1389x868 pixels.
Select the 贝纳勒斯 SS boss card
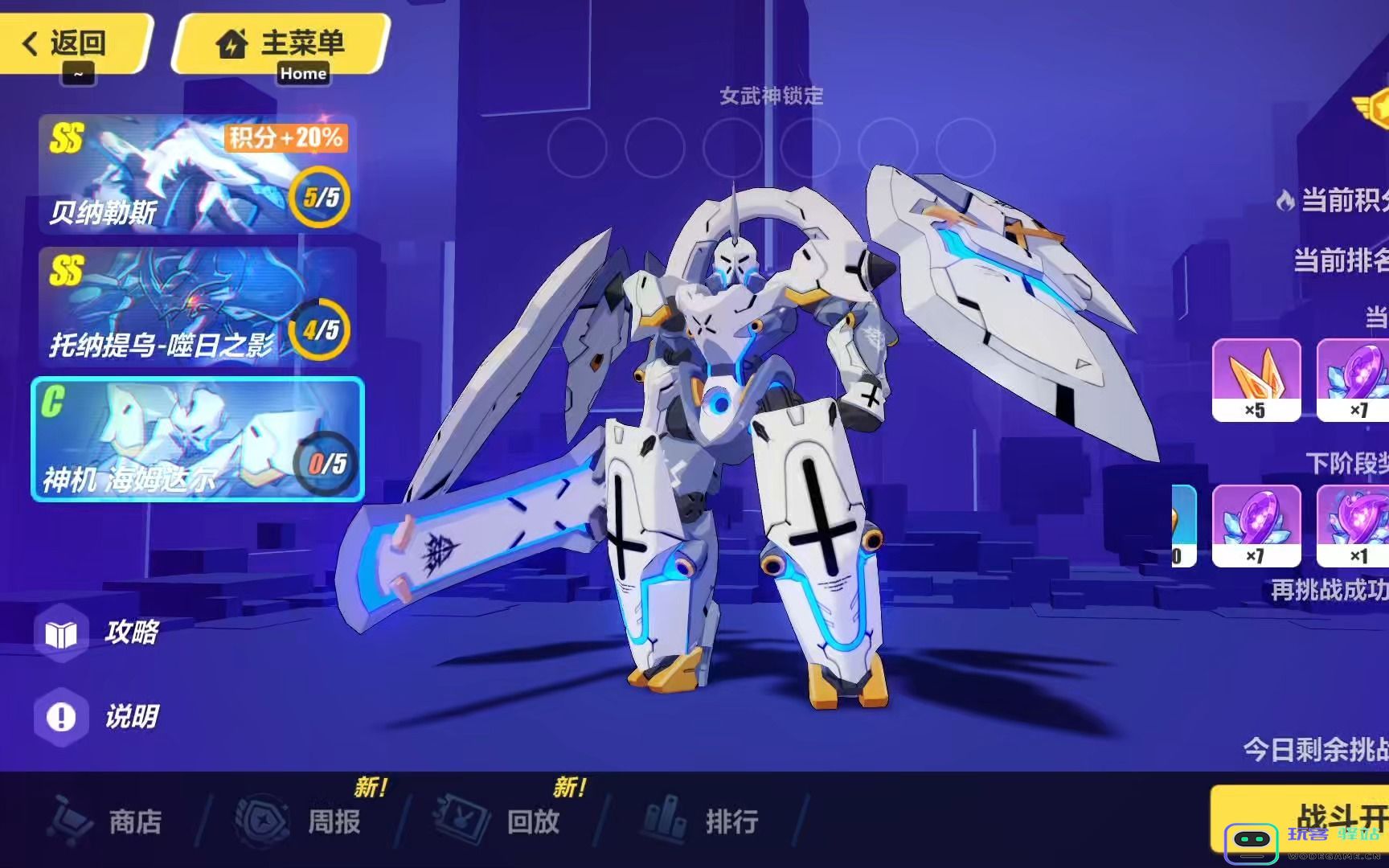point(197,174)
